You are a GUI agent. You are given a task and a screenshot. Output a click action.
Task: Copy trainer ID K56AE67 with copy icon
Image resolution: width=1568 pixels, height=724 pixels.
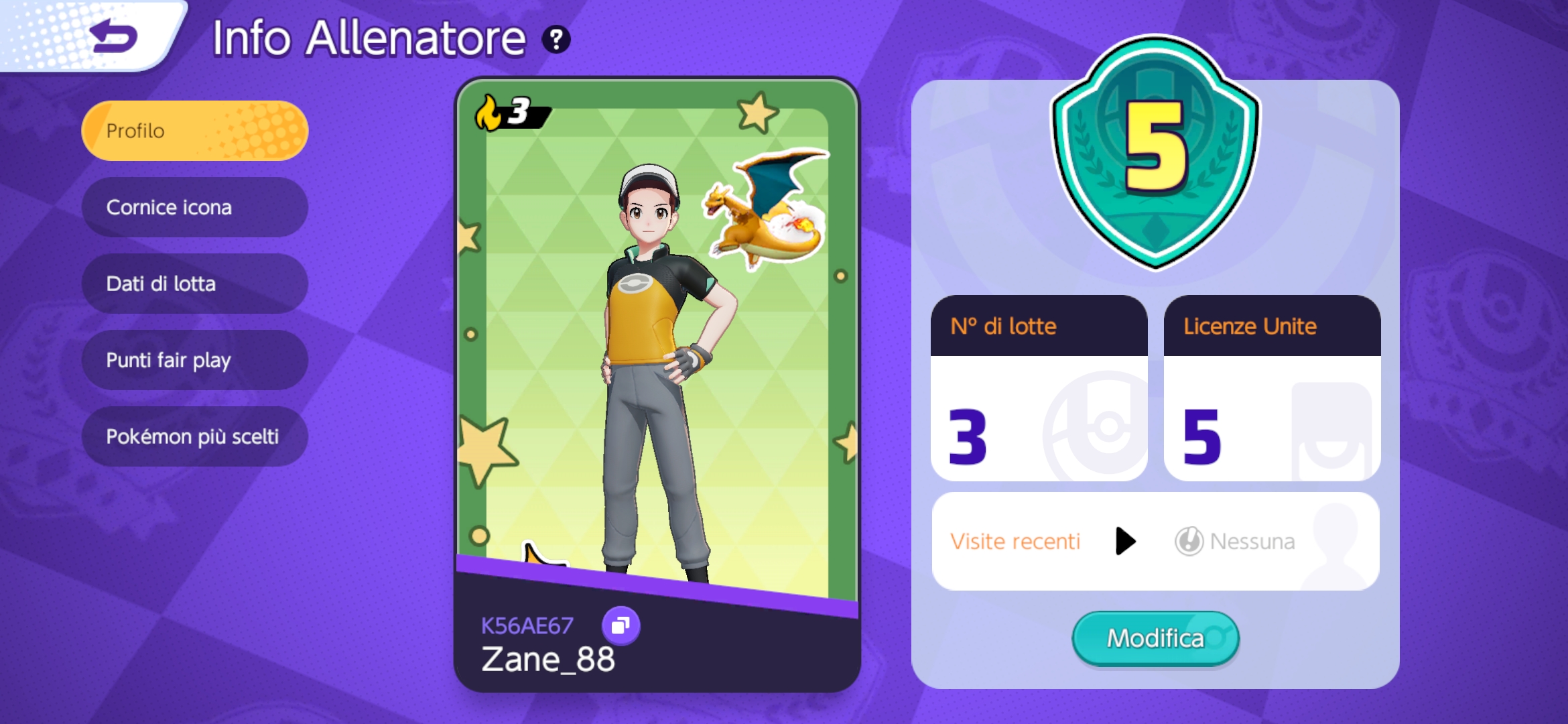[620, 625]
